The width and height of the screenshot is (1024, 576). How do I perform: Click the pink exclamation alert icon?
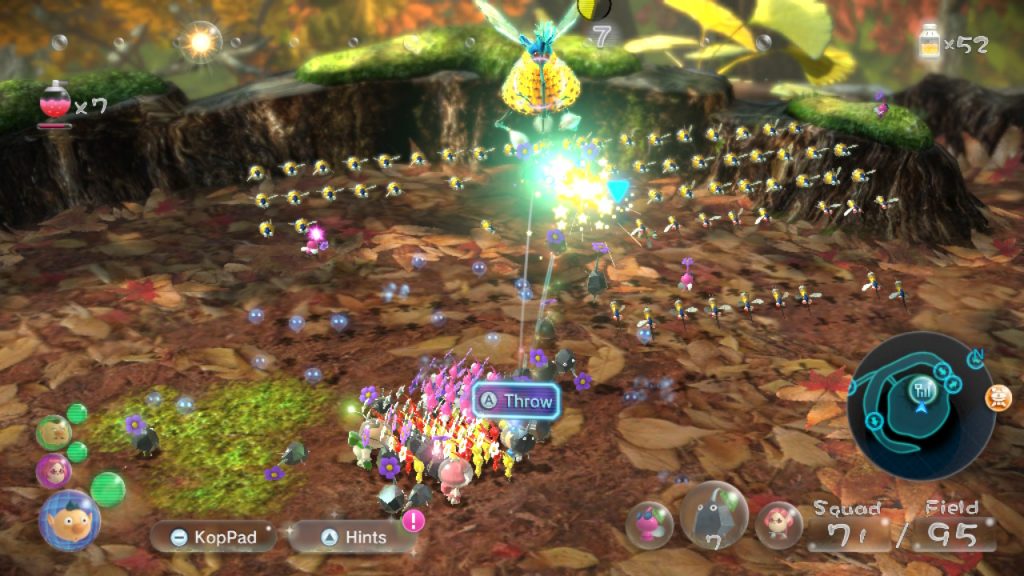coord(412,520)
